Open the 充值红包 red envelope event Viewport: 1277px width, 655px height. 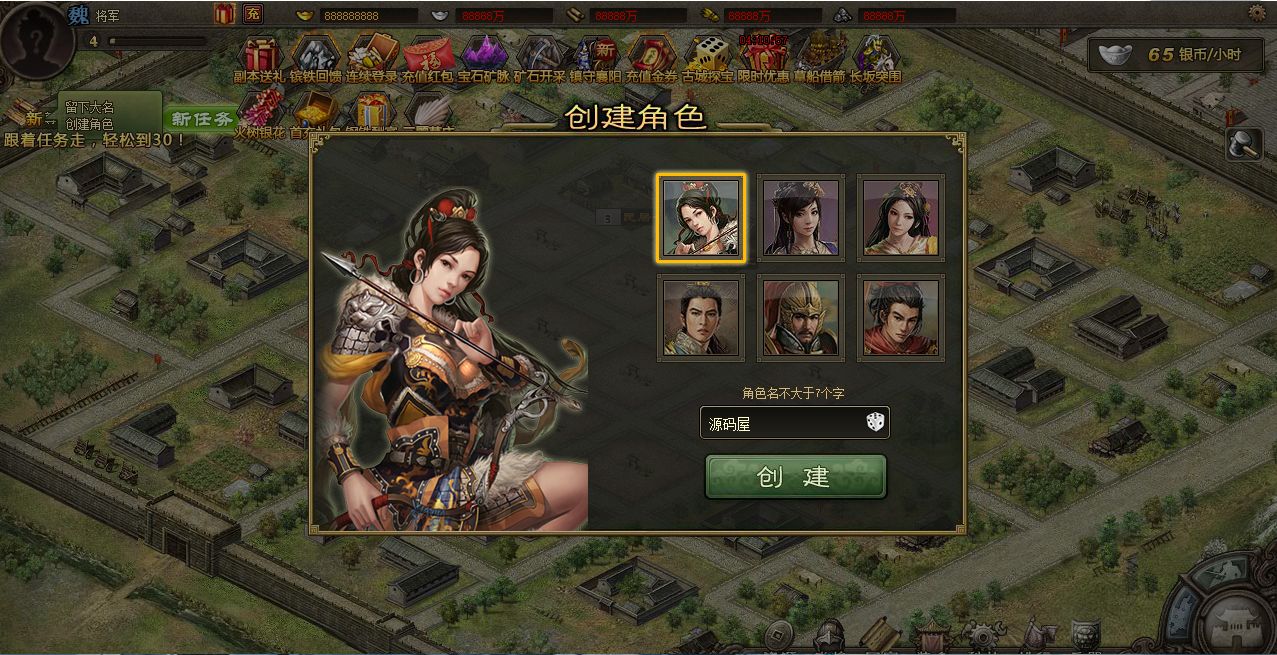click(x=428, y=58)
